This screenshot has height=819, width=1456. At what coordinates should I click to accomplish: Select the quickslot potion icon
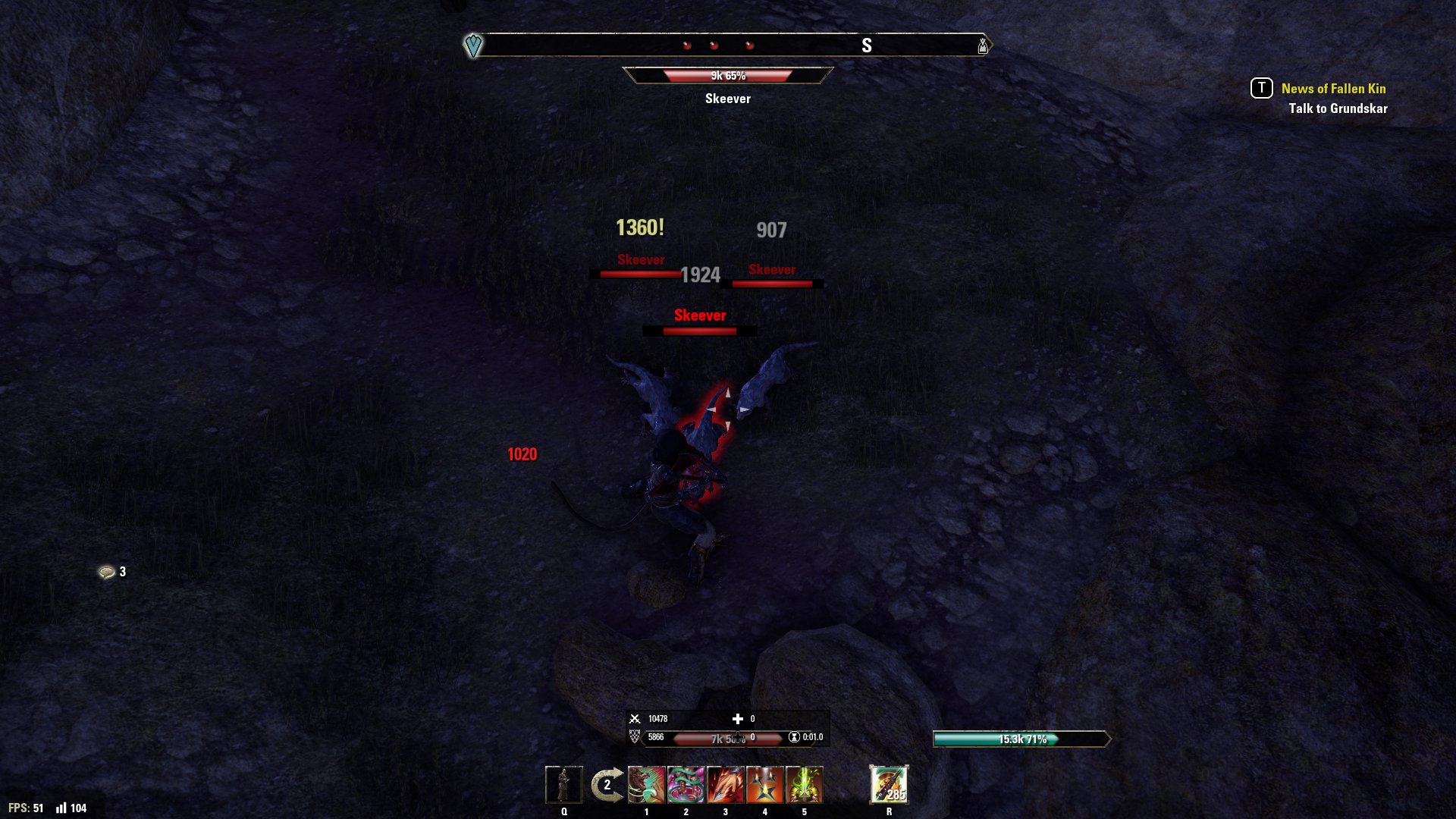pyautogui.click(x=564, y=784)
